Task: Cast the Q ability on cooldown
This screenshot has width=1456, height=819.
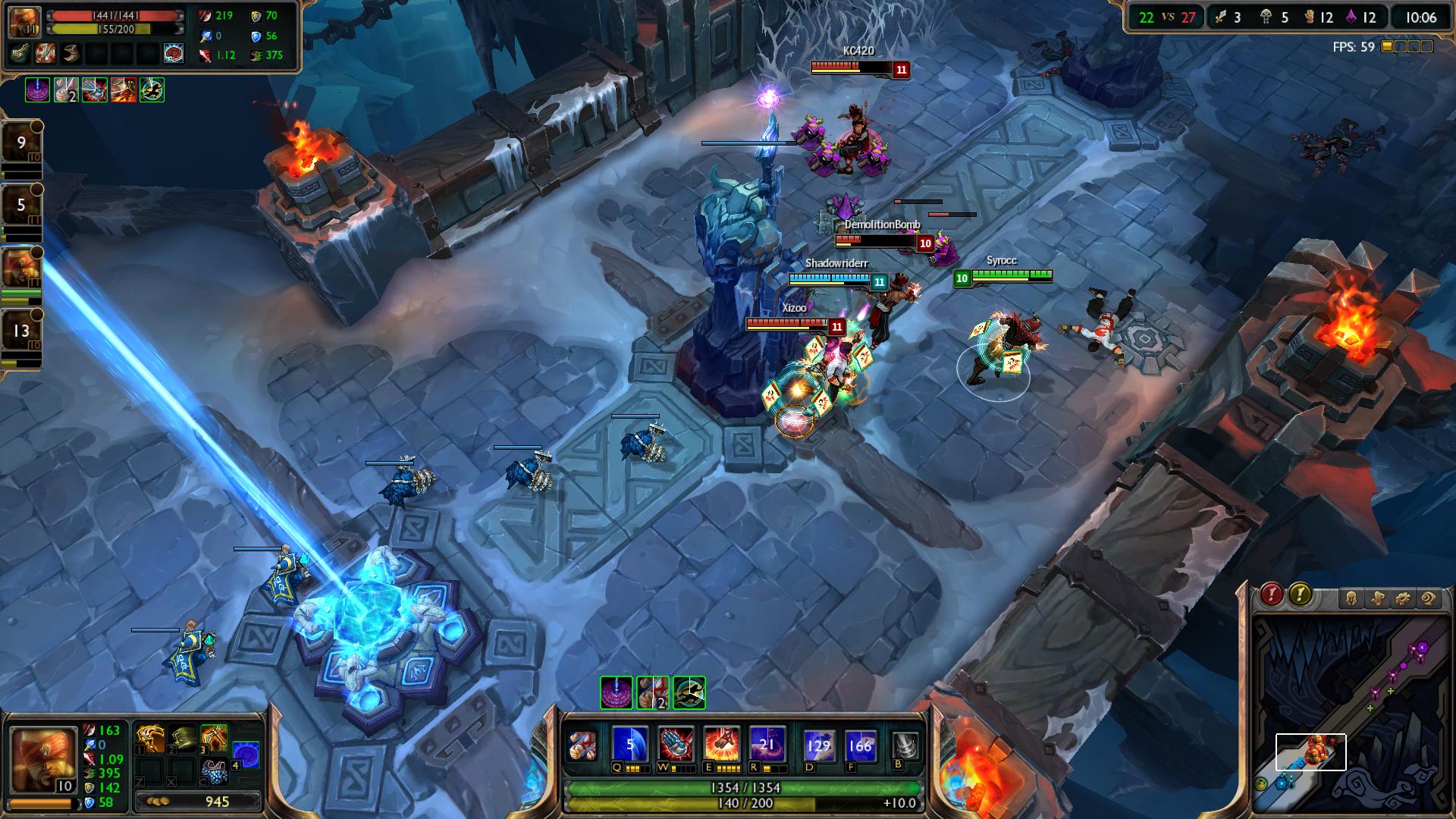Action: point(629,744)
